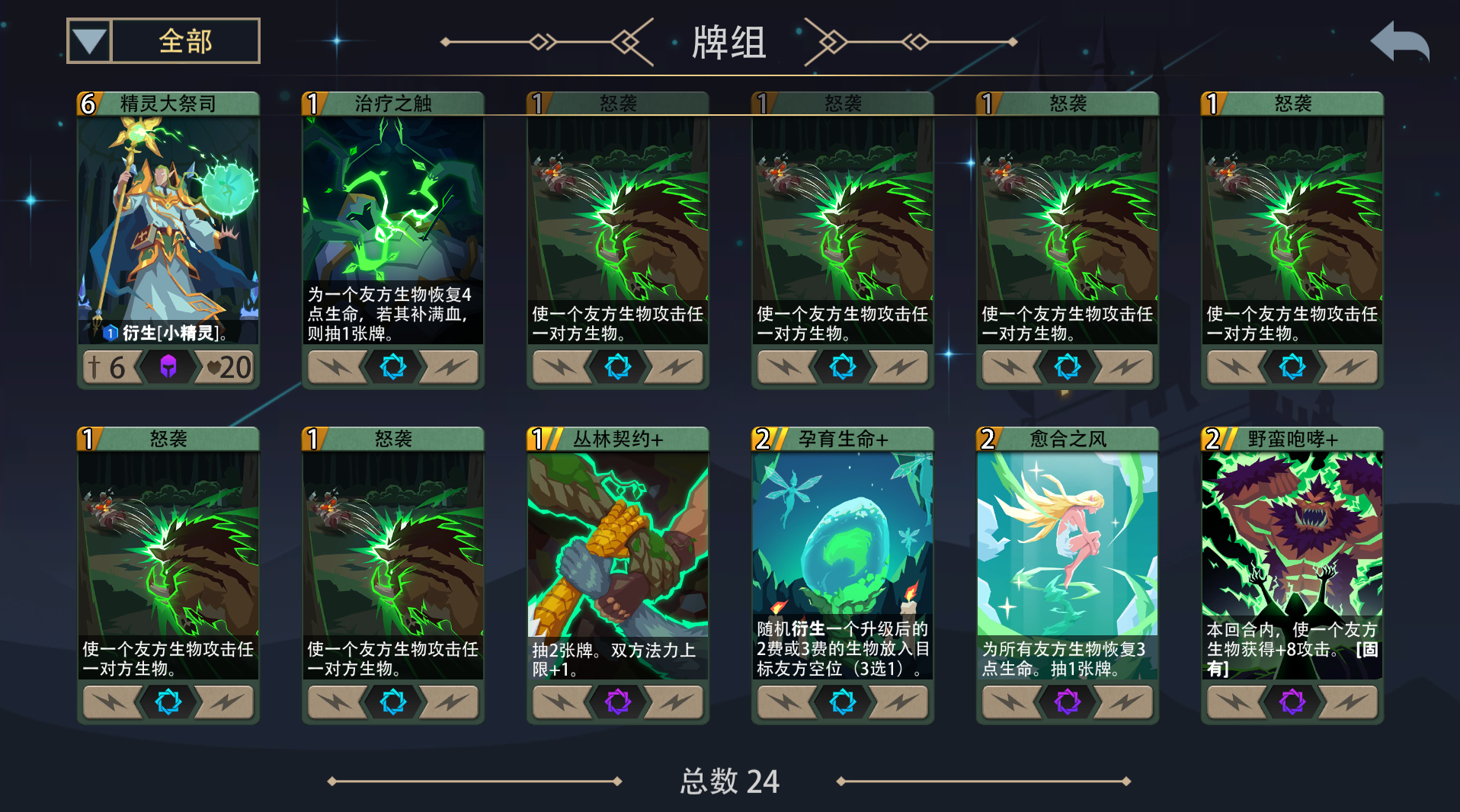
Task: Click the blue cycle icon under 治疗之触
Action: (x=393, y=366)
